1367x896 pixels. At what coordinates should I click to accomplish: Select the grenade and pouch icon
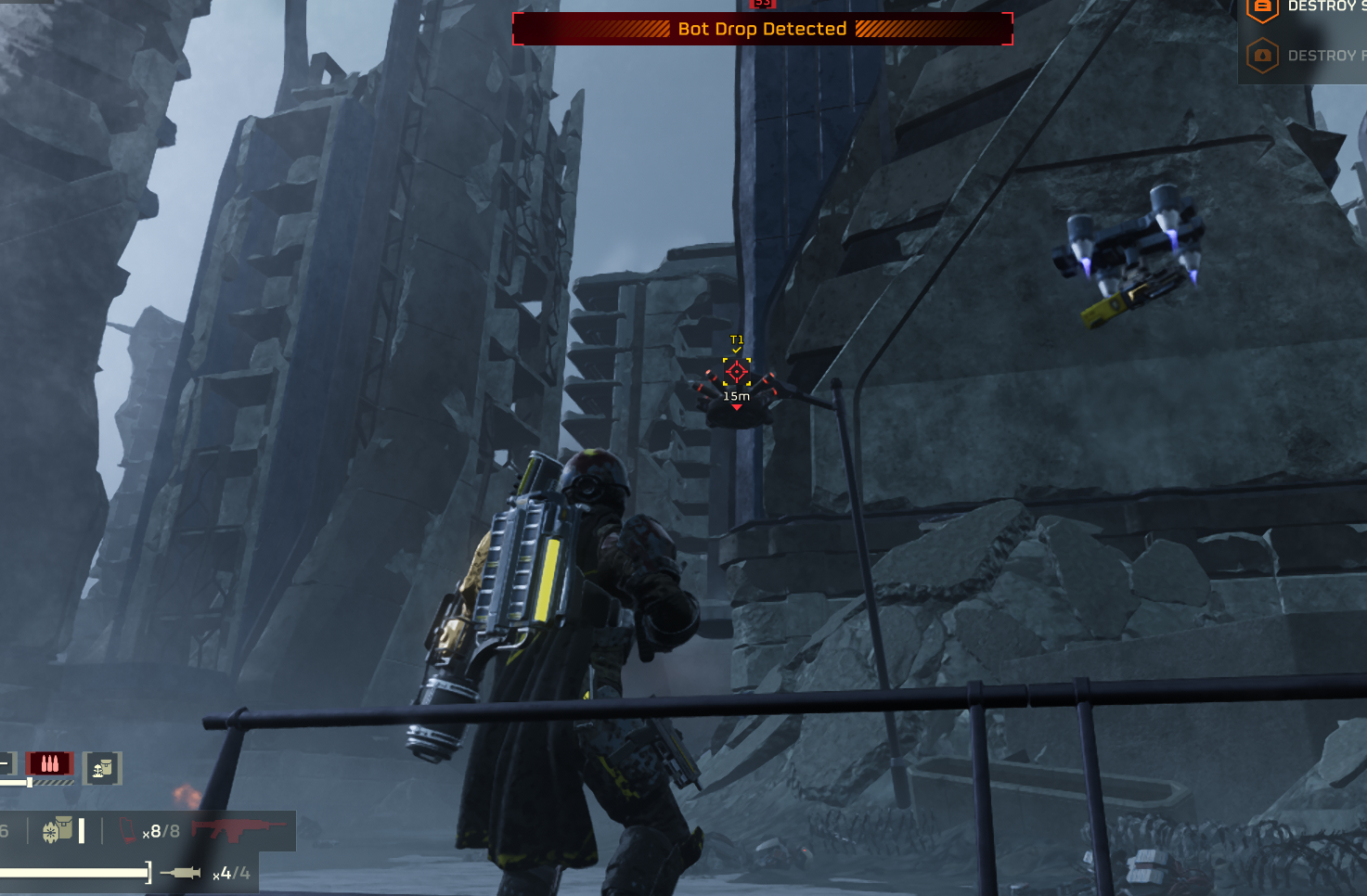pos(58,830)
